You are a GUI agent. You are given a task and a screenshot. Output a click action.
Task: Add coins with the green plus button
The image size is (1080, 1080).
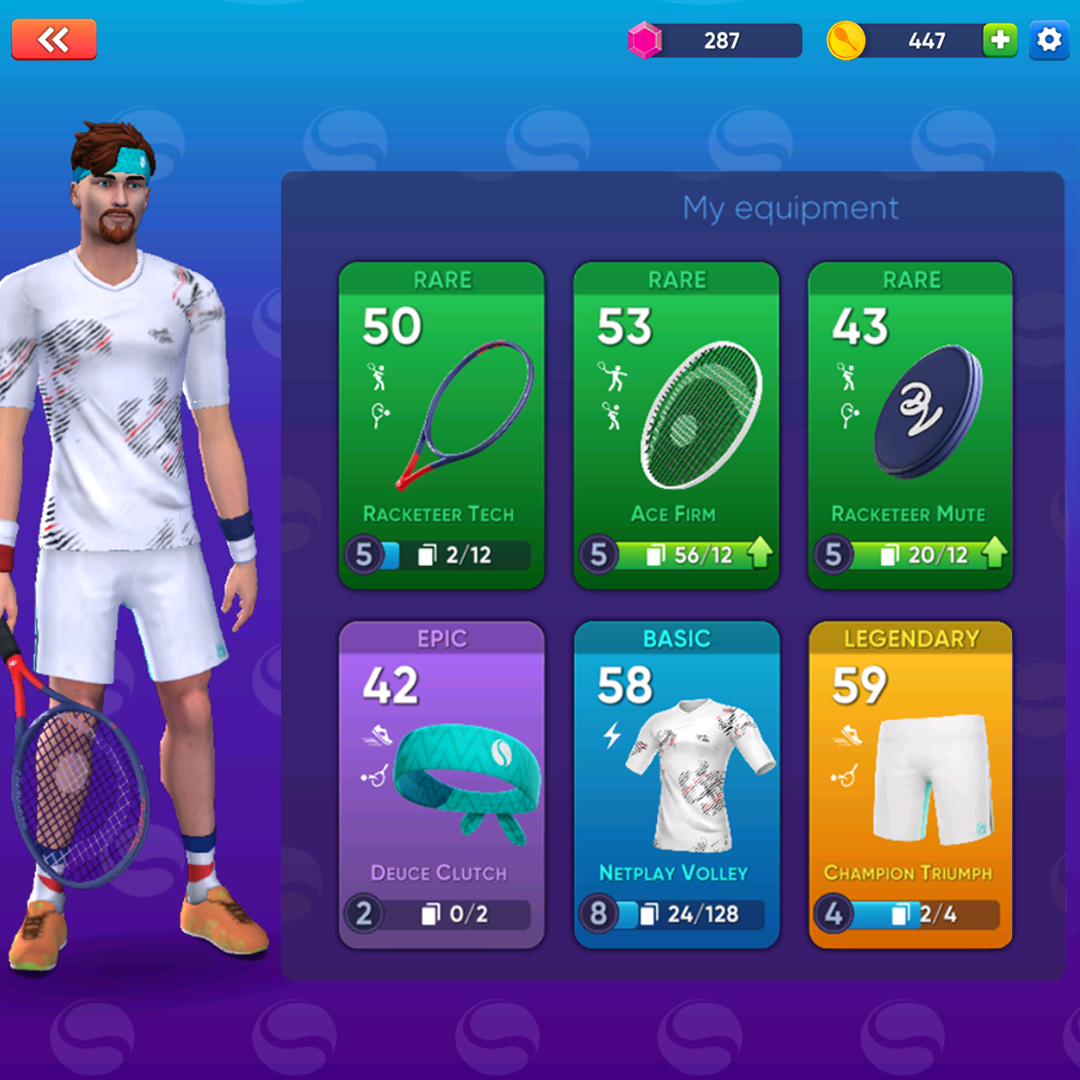[999, 40]
